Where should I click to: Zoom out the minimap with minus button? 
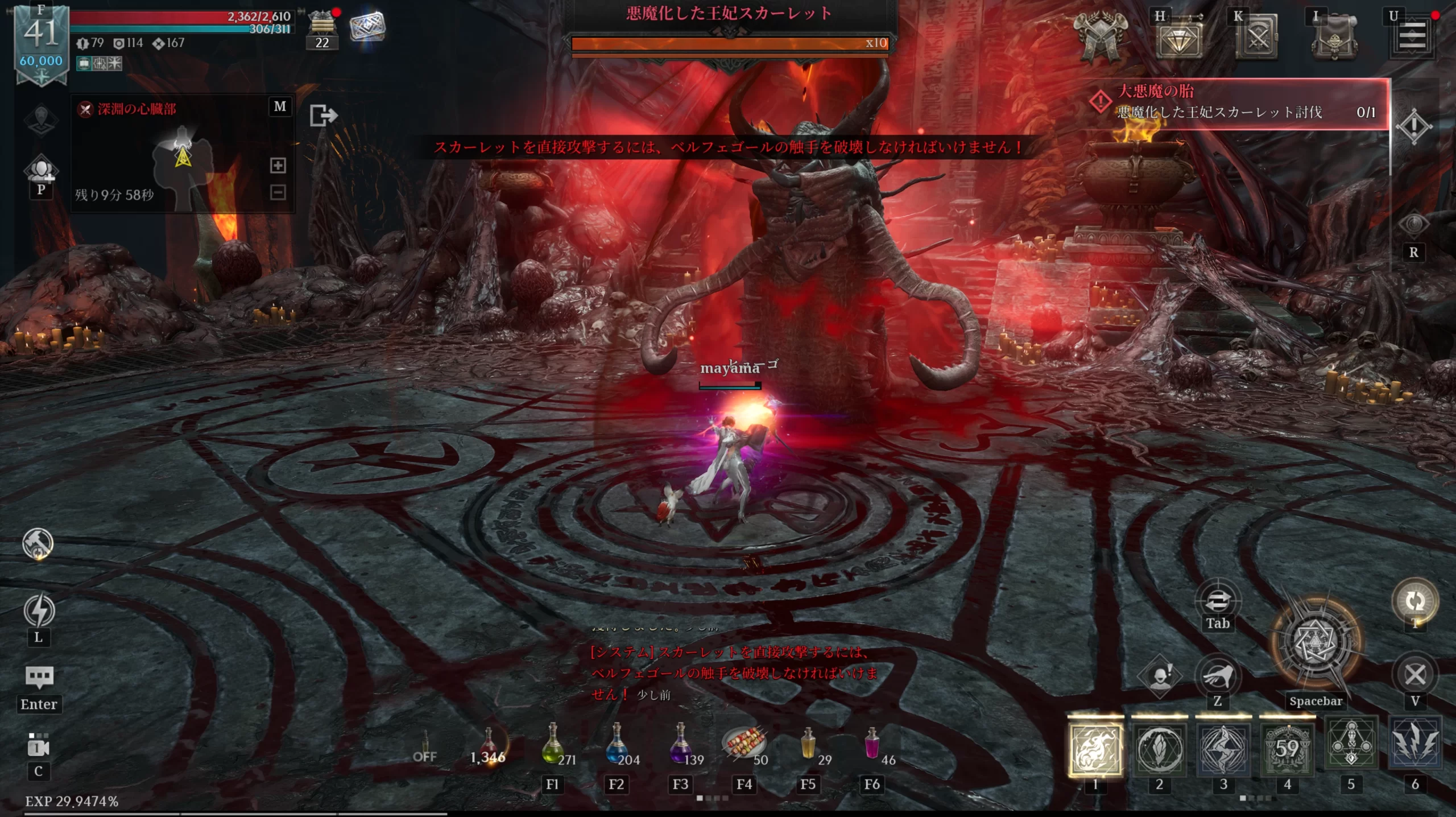click(278, 192)
